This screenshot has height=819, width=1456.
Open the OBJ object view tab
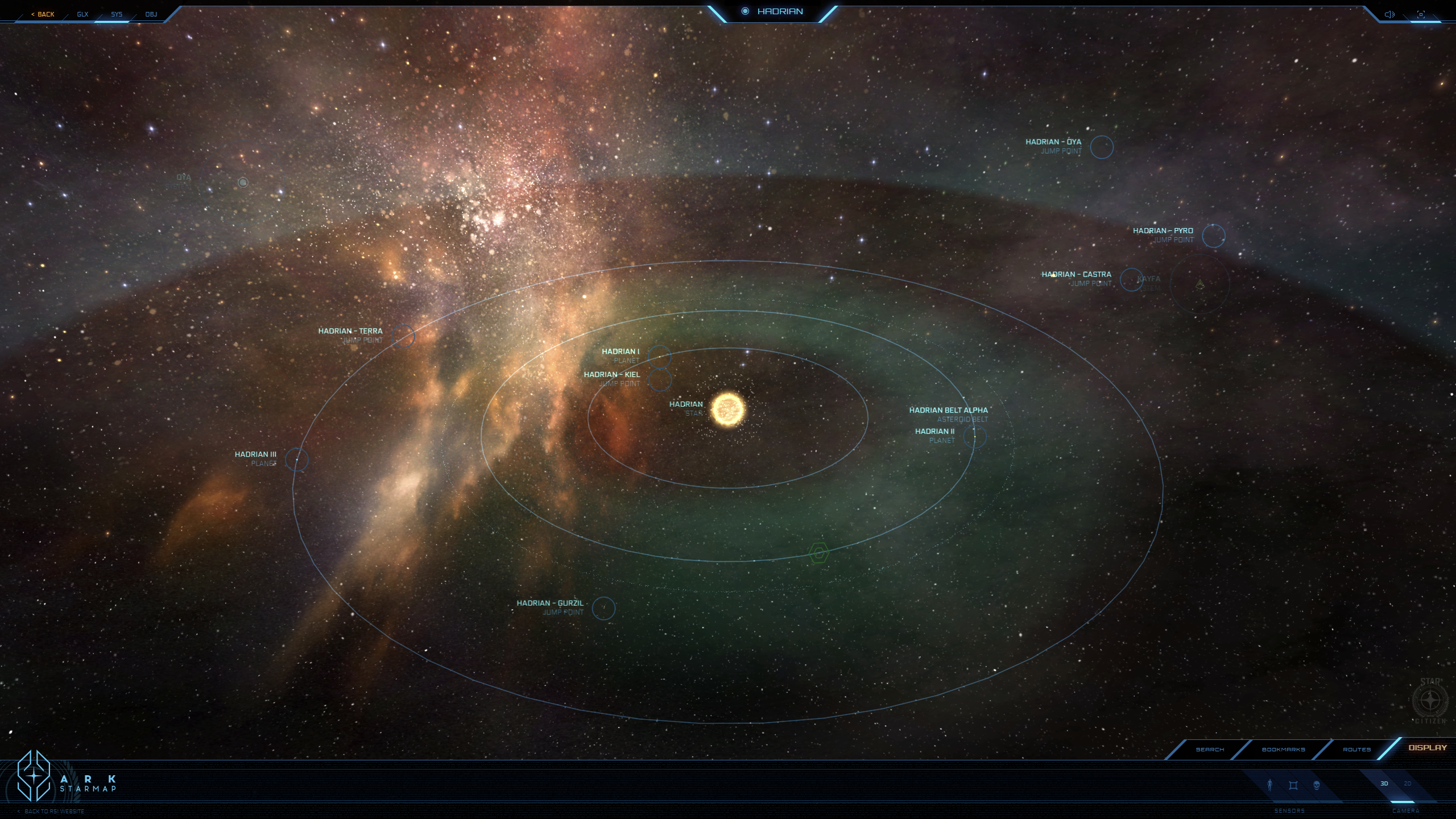pyautogui.click(x=151, y=14)
